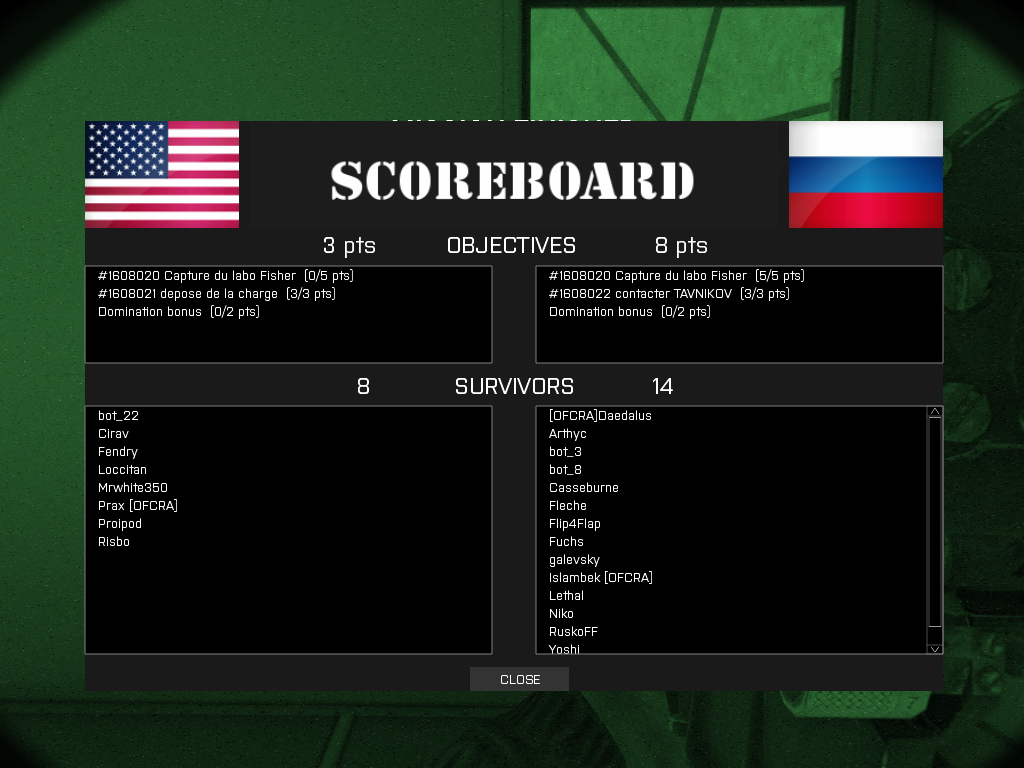
Task: Choose Casseburne from the survivors list
Action: [584, 488]
